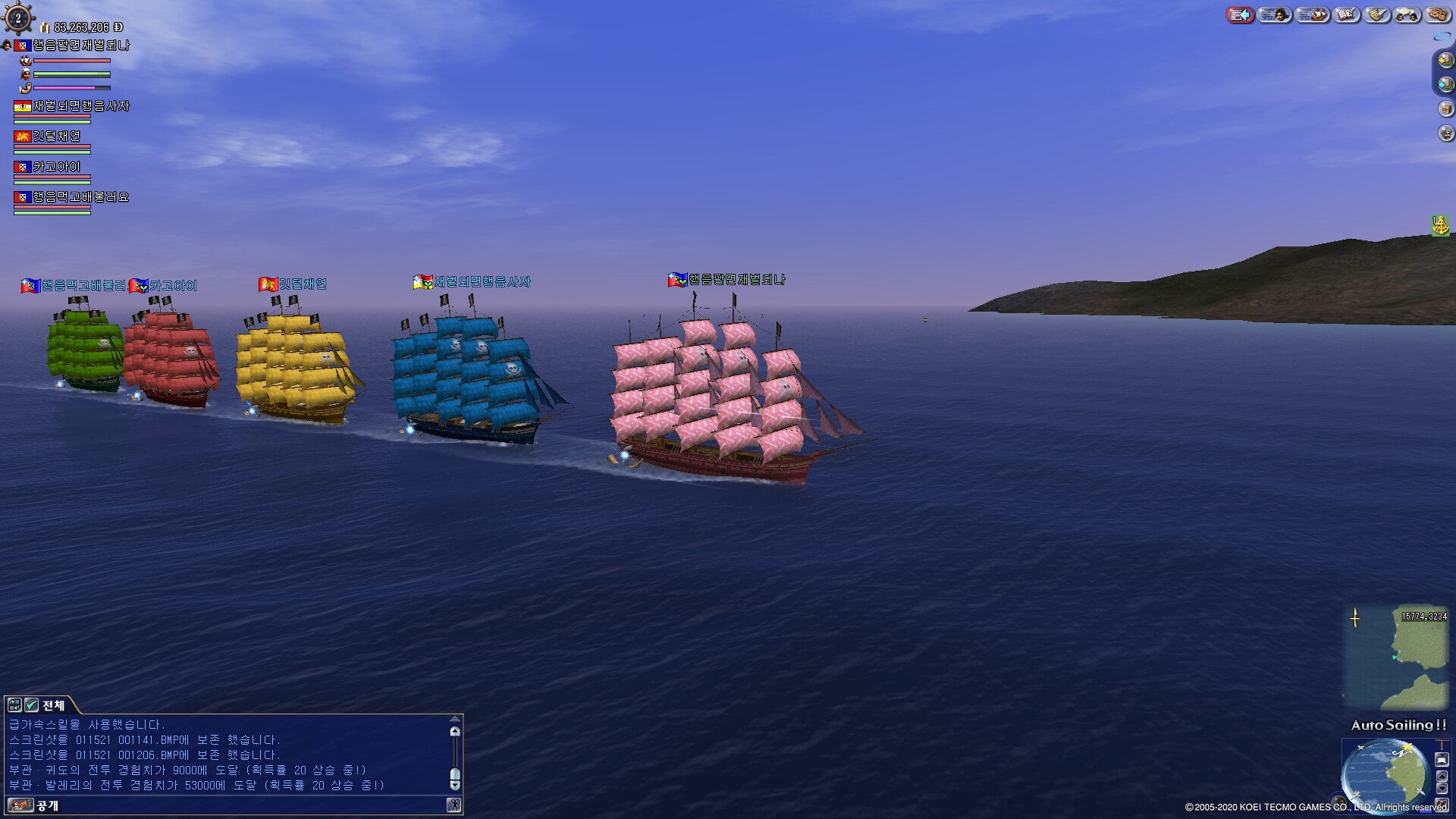The height and width of the screenshot is (819, 1456).
Task: Click the leopard-pattern button in top bar
Action: point(1437,14)
